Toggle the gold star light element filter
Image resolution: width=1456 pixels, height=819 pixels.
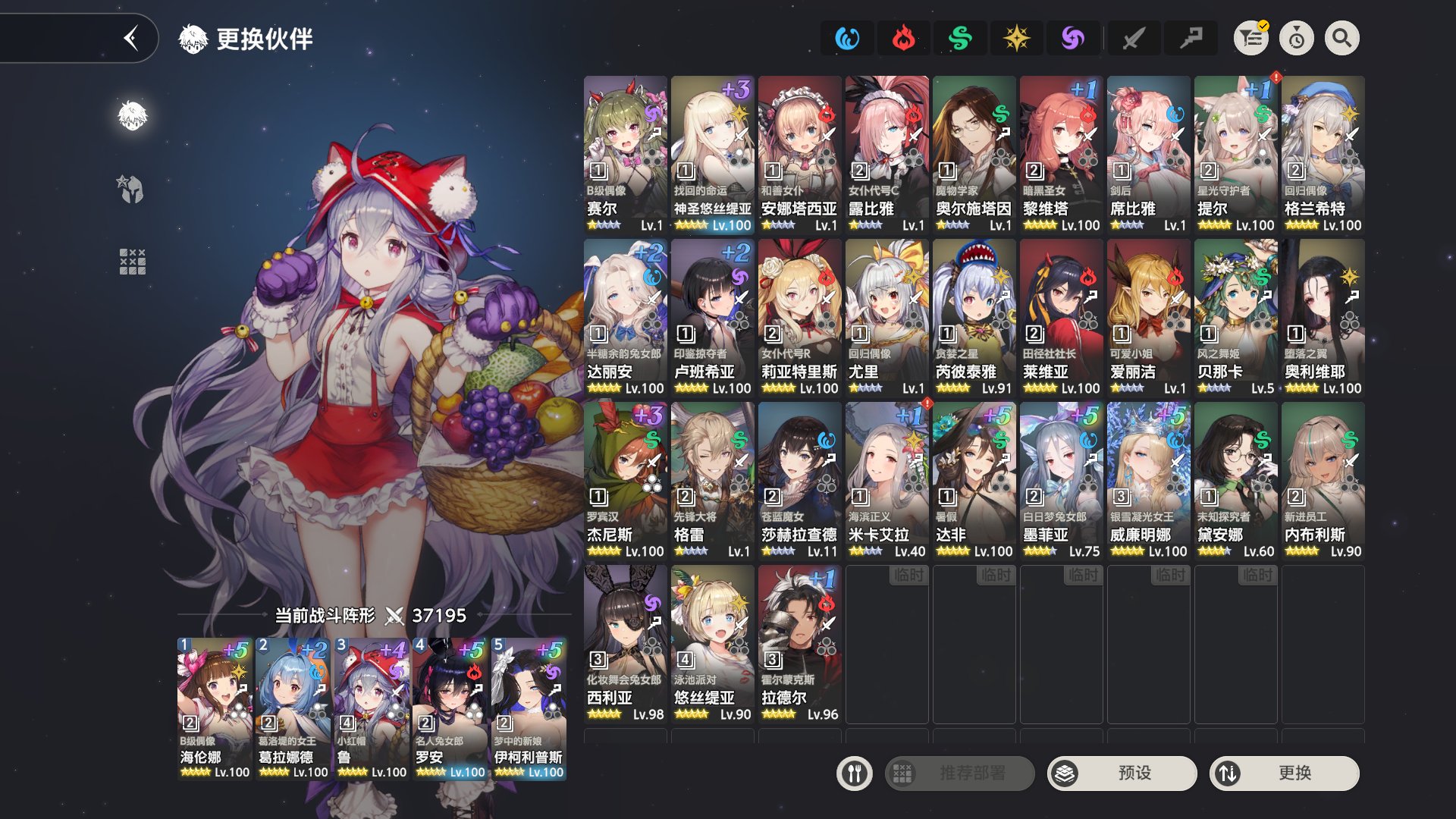(1016, 38)
